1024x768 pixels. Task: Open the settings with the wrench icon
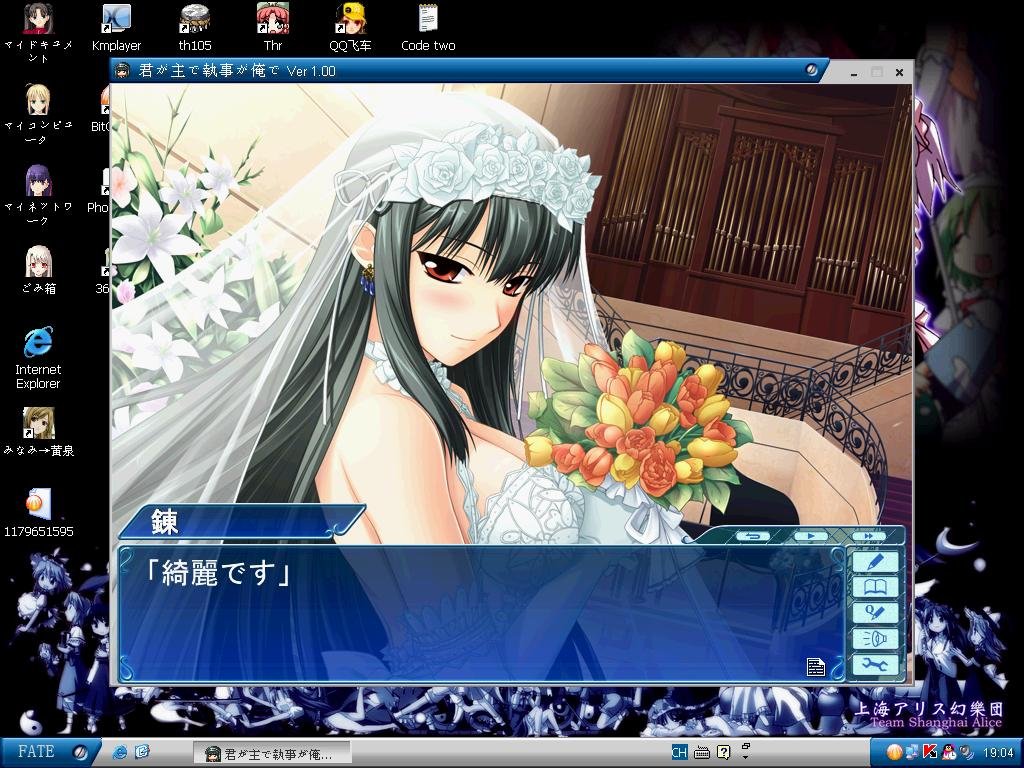[x=875, y=665]
